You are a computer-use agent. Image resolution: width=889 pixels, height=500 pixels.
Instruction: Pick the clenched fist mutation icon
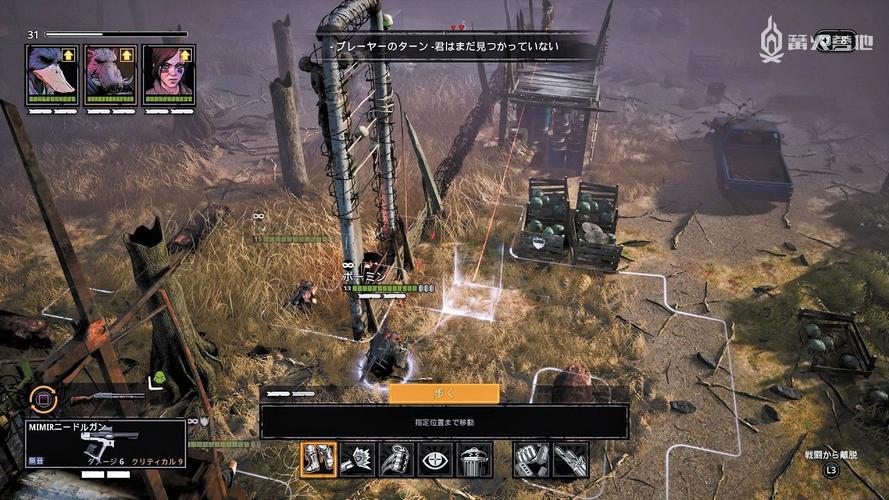(531, 460)
